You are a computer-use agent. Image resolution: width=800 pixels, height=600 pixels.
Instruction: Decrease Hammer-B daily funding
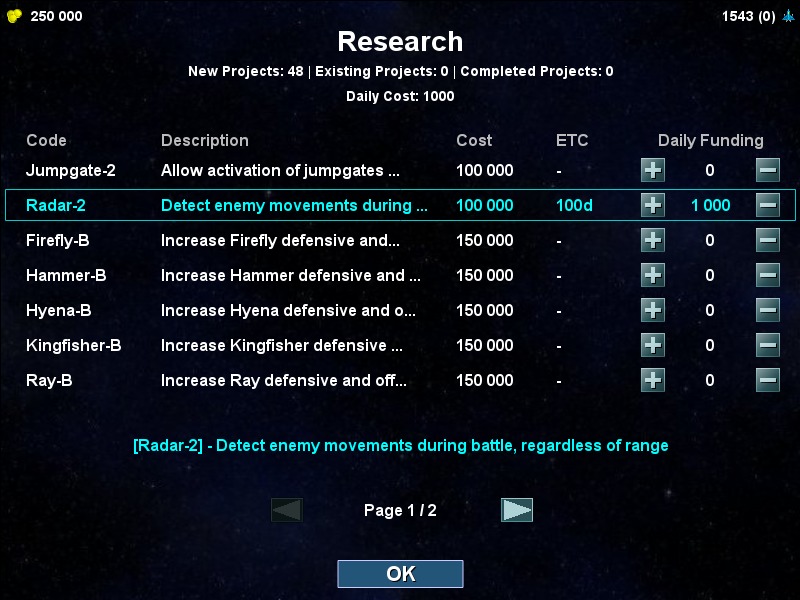pos(768,275)
